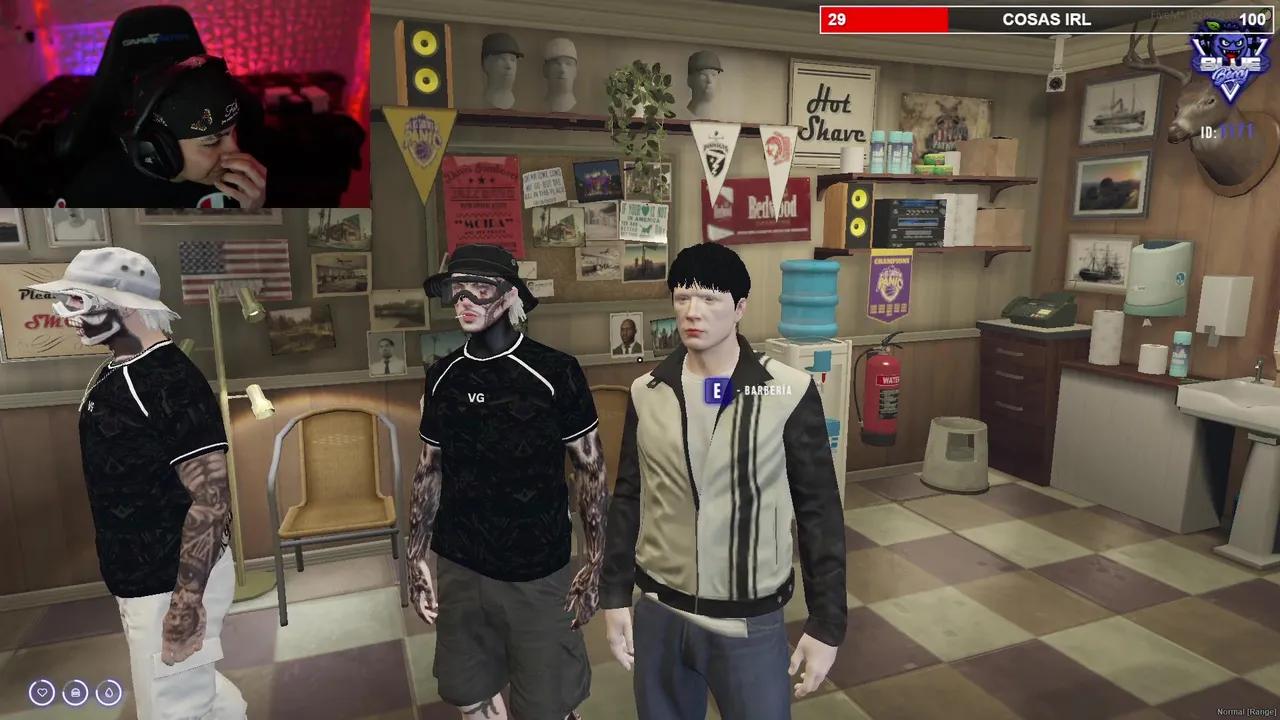
Task: Select the E key interaction icon
Action: (x=717, y=390)
